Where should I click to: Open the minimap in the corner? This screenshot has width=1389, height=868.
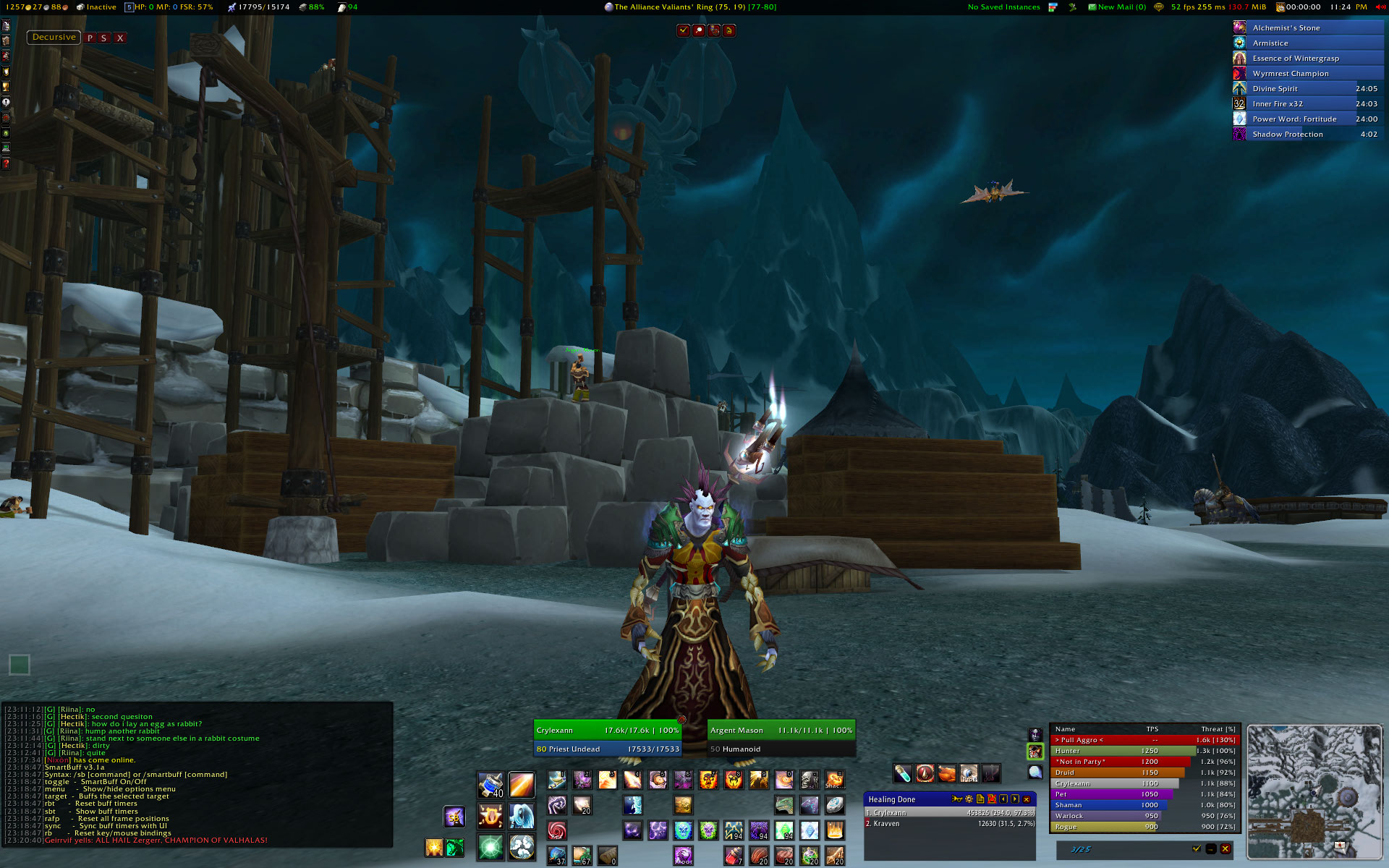click(x=1314, y=791)
